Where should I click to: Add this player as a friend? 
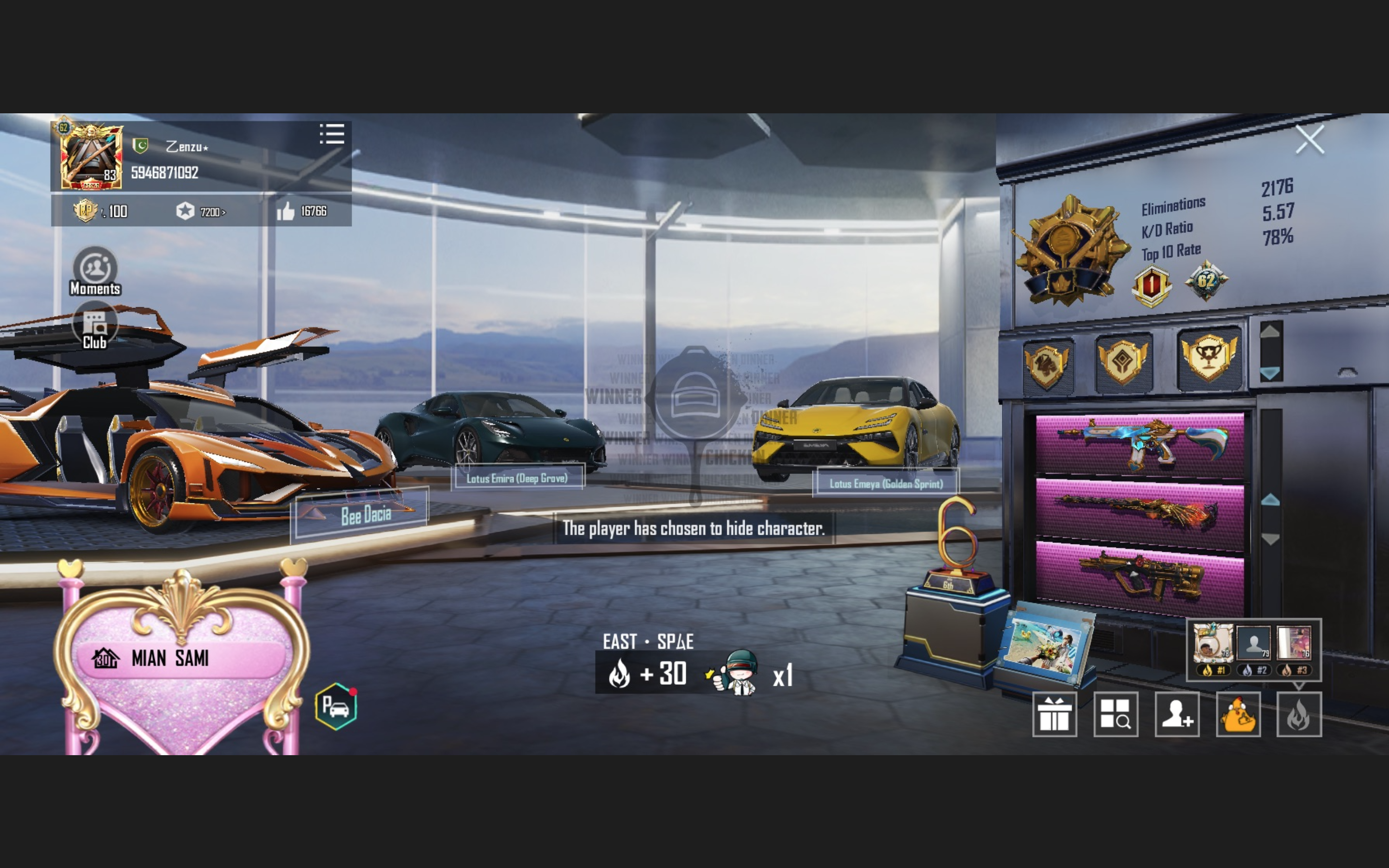(x=1177, y=714)
